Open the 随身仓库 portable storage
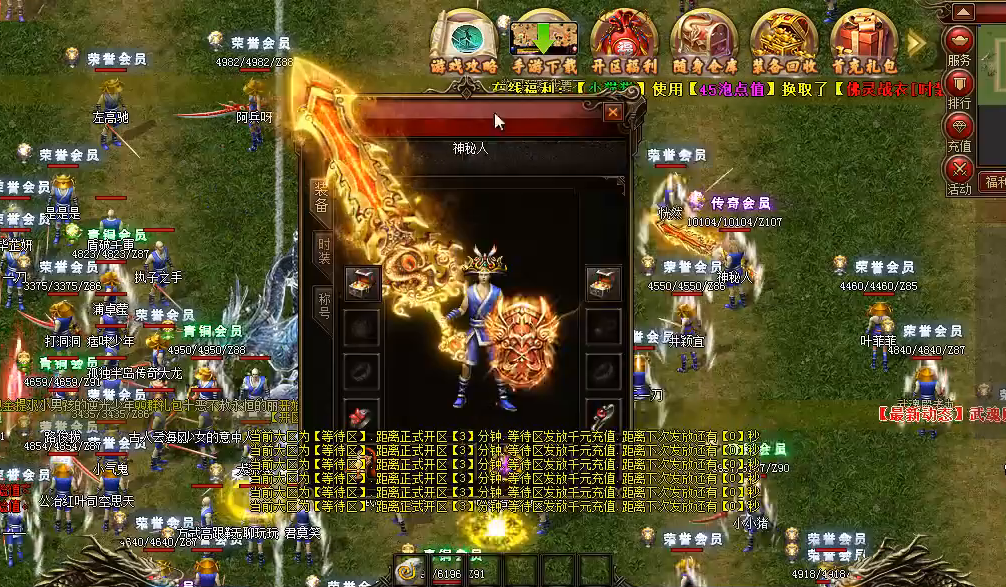This screenshot has height=587, width=1006. coord(704,40)
